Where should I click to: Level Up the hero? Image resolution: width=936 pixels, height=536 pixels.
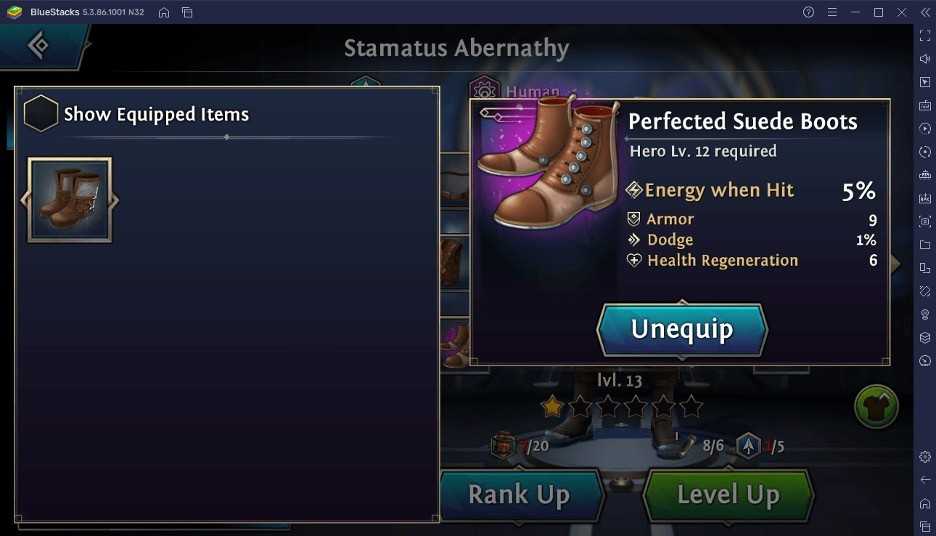[727, 494]
